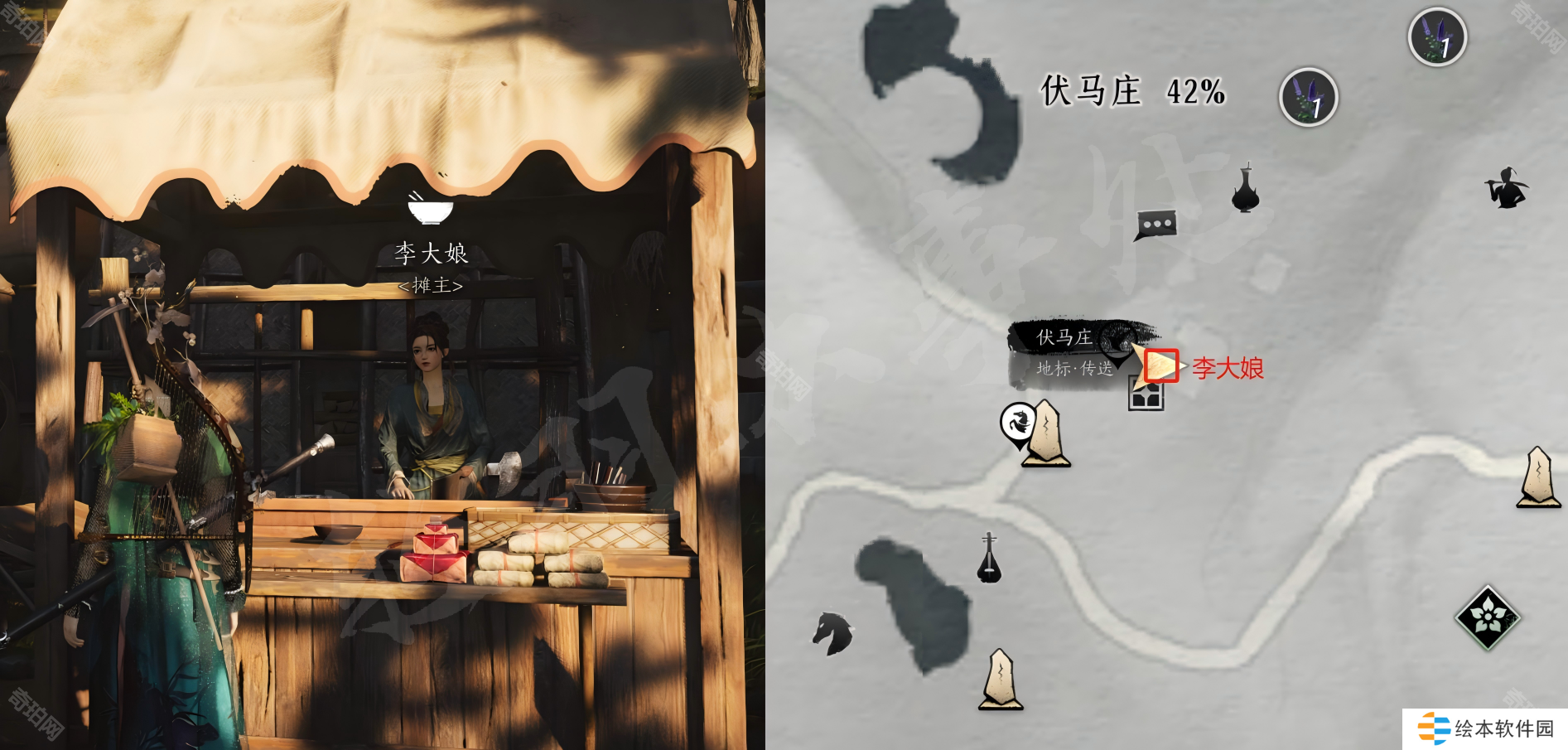Image resolution: width=1568 pixels, height=750 pixels.
Task: Click the flute player silhouette marker
Action: coord(1506,188)
